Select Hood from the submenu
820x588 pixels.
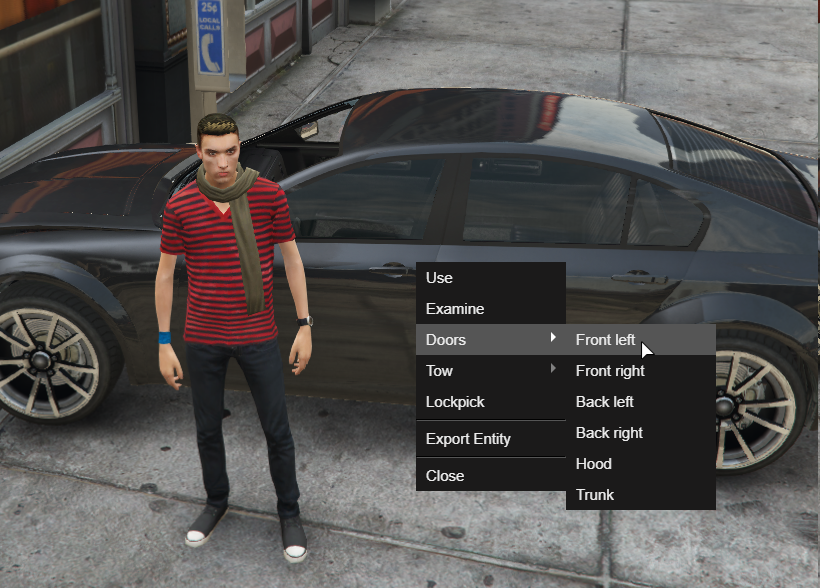(x=594, y=464)
